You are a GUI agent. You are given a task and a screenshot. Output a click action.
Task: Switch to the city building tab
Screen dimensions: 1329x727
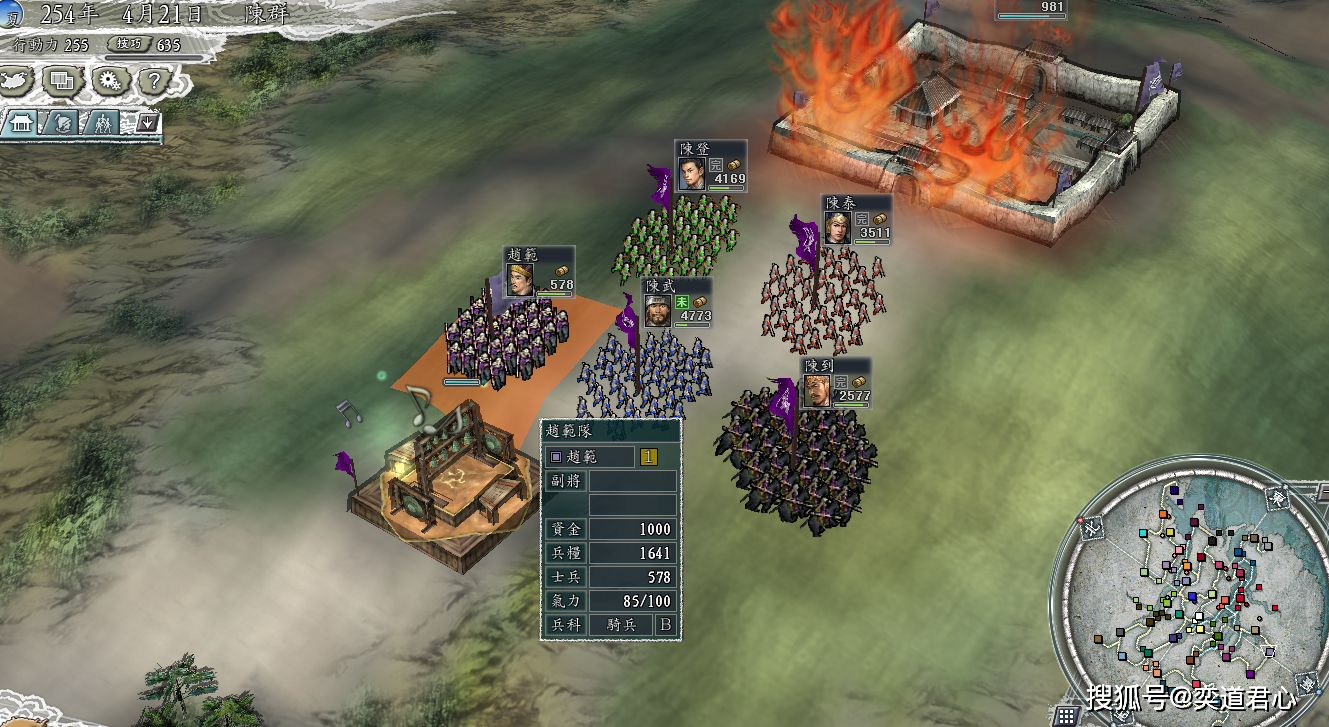pos(21,123)
